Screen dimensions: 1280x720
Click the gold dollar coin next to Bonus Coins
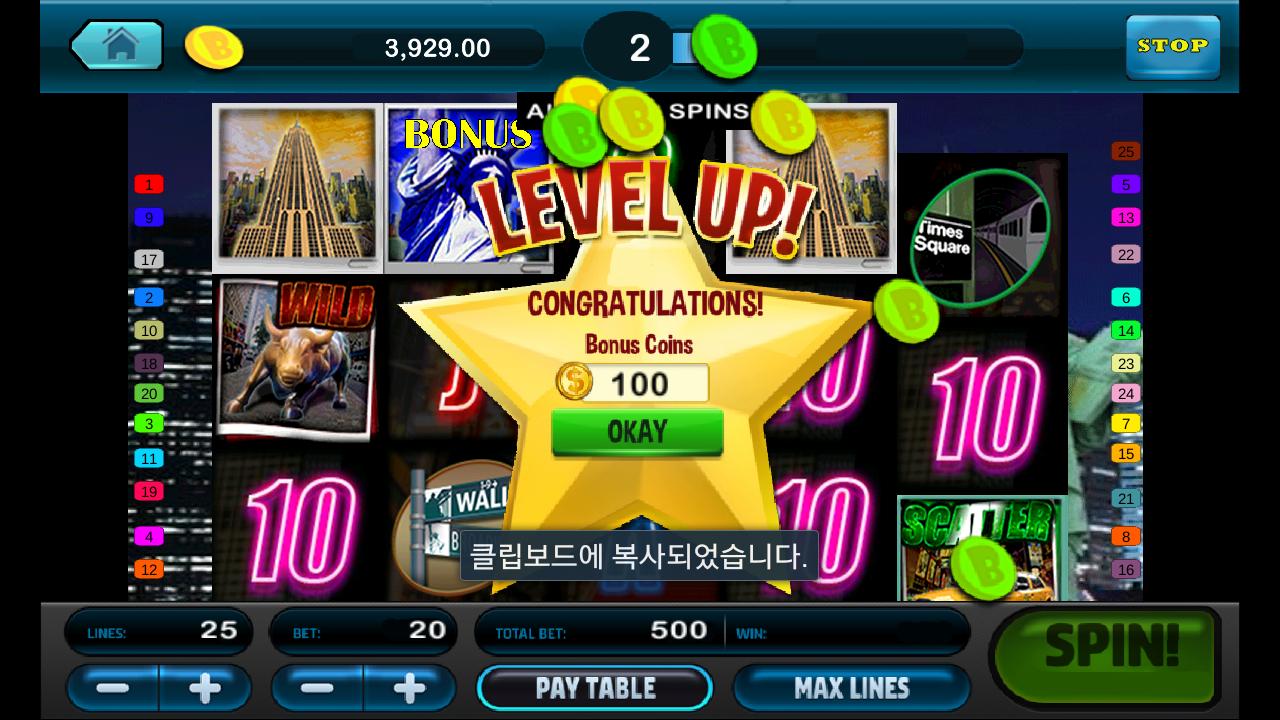coord(575,382)
